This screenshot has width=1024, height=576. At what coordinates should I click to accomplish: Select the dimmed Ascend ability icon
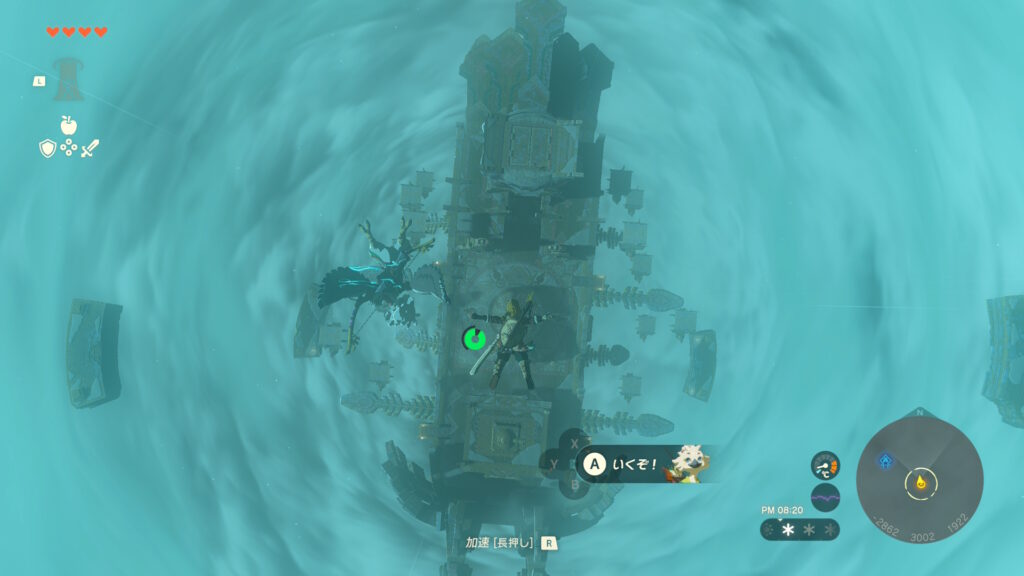tap(68, 79)
